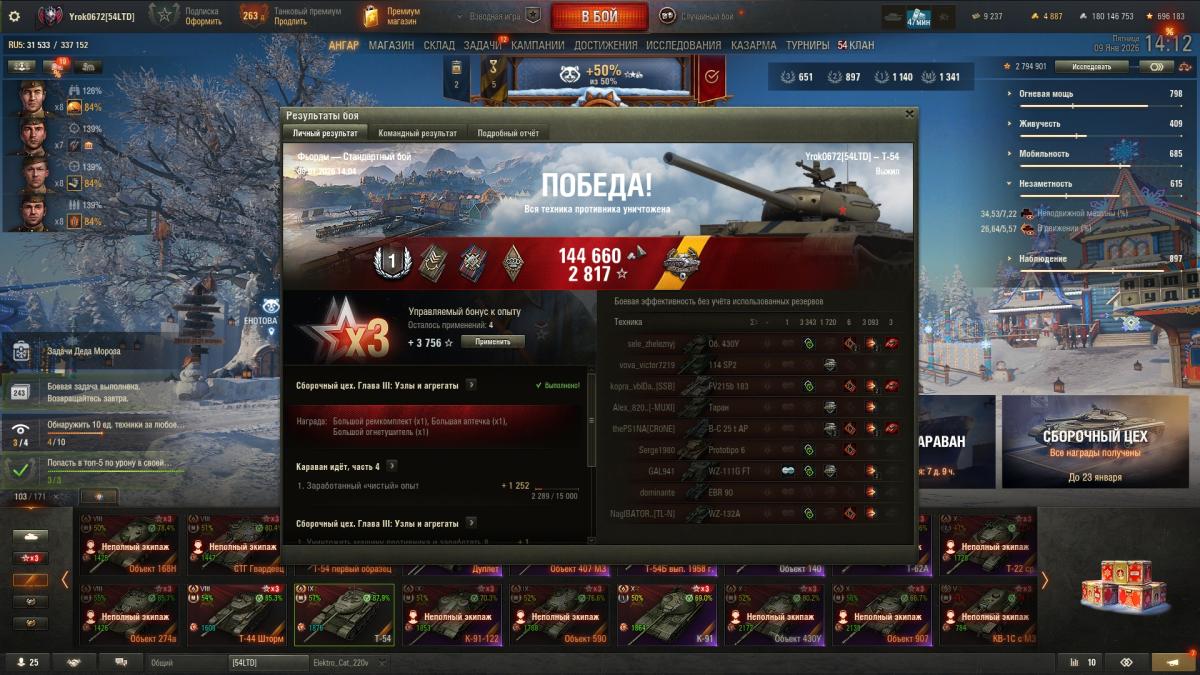View the ТУРНИРЫ section
1200x675 pixels.
click(x=807, y=45)
